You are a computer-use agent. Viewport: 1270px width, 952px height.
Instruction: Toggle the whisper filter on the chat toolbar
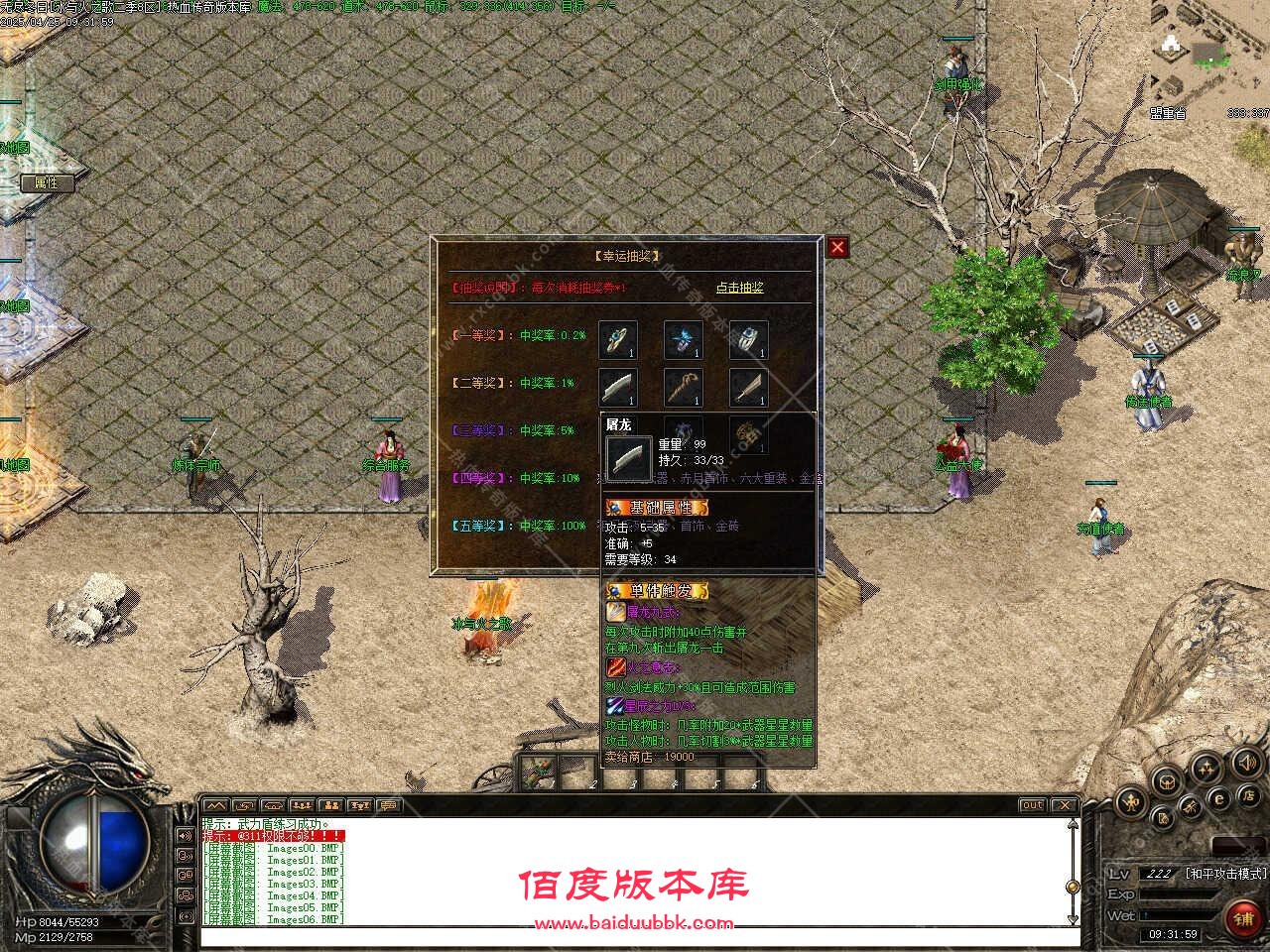(243, 805)
